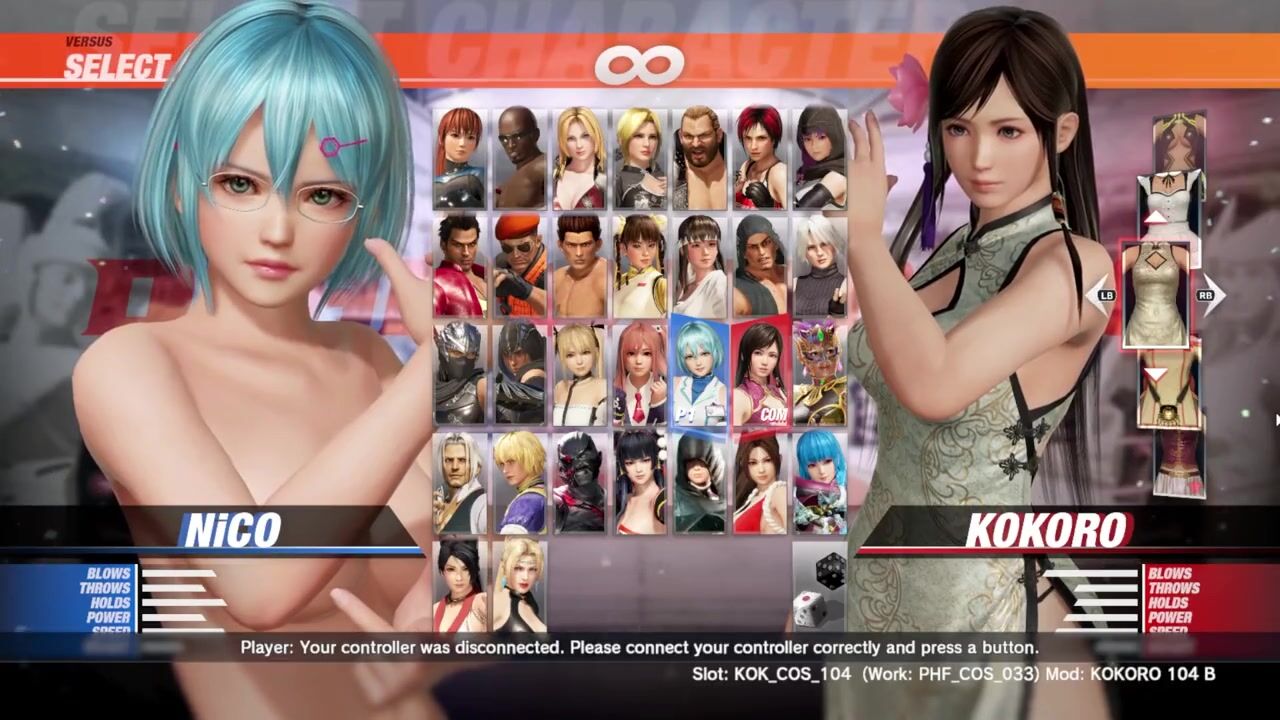1280x720 pixels.
Task: Choose the ninja Ryu Hayabusa
Action: pos(460,373)
